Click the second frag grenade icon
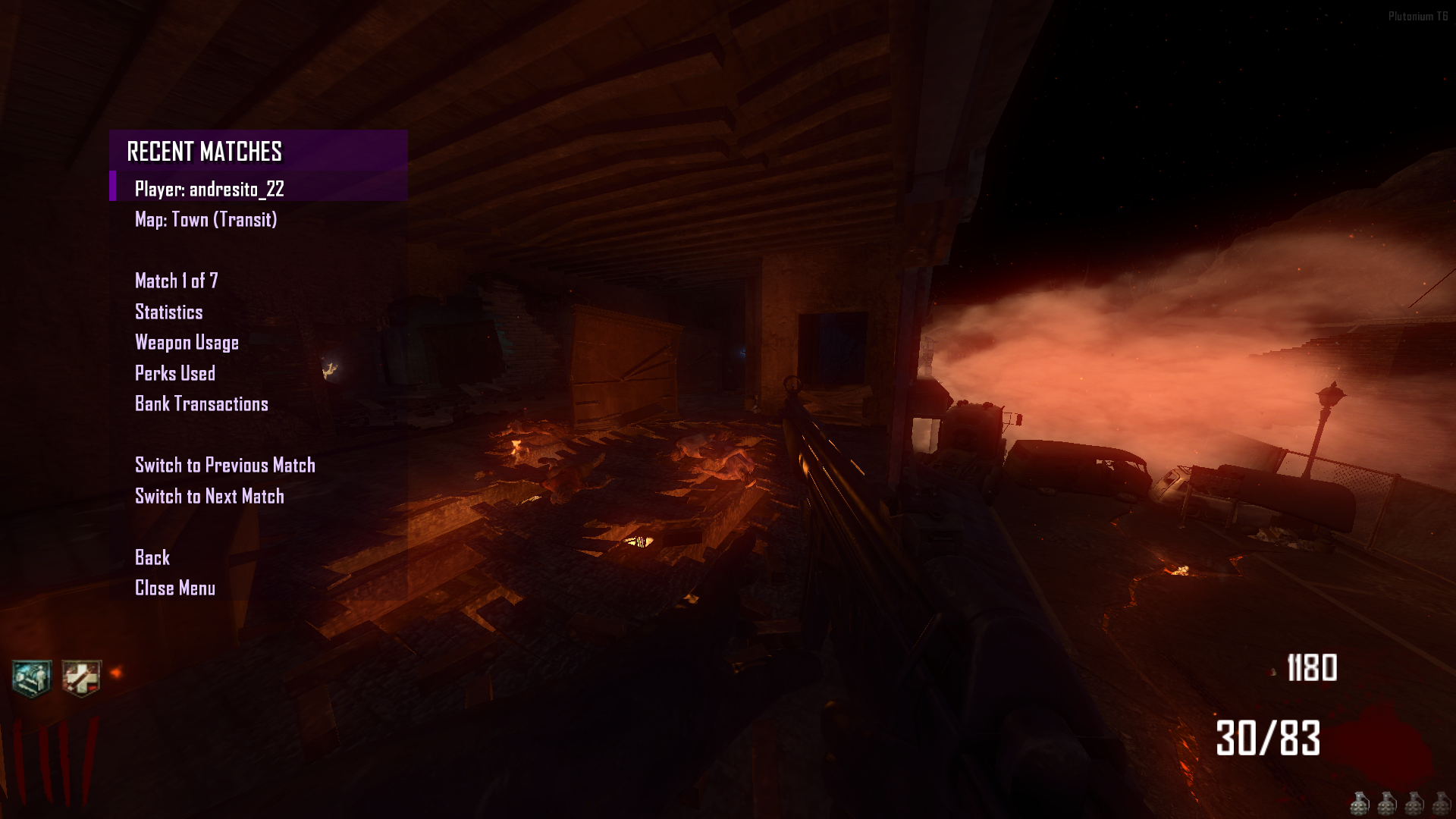This screenshot has width=1456, height=819. (x=1388, y=805)
